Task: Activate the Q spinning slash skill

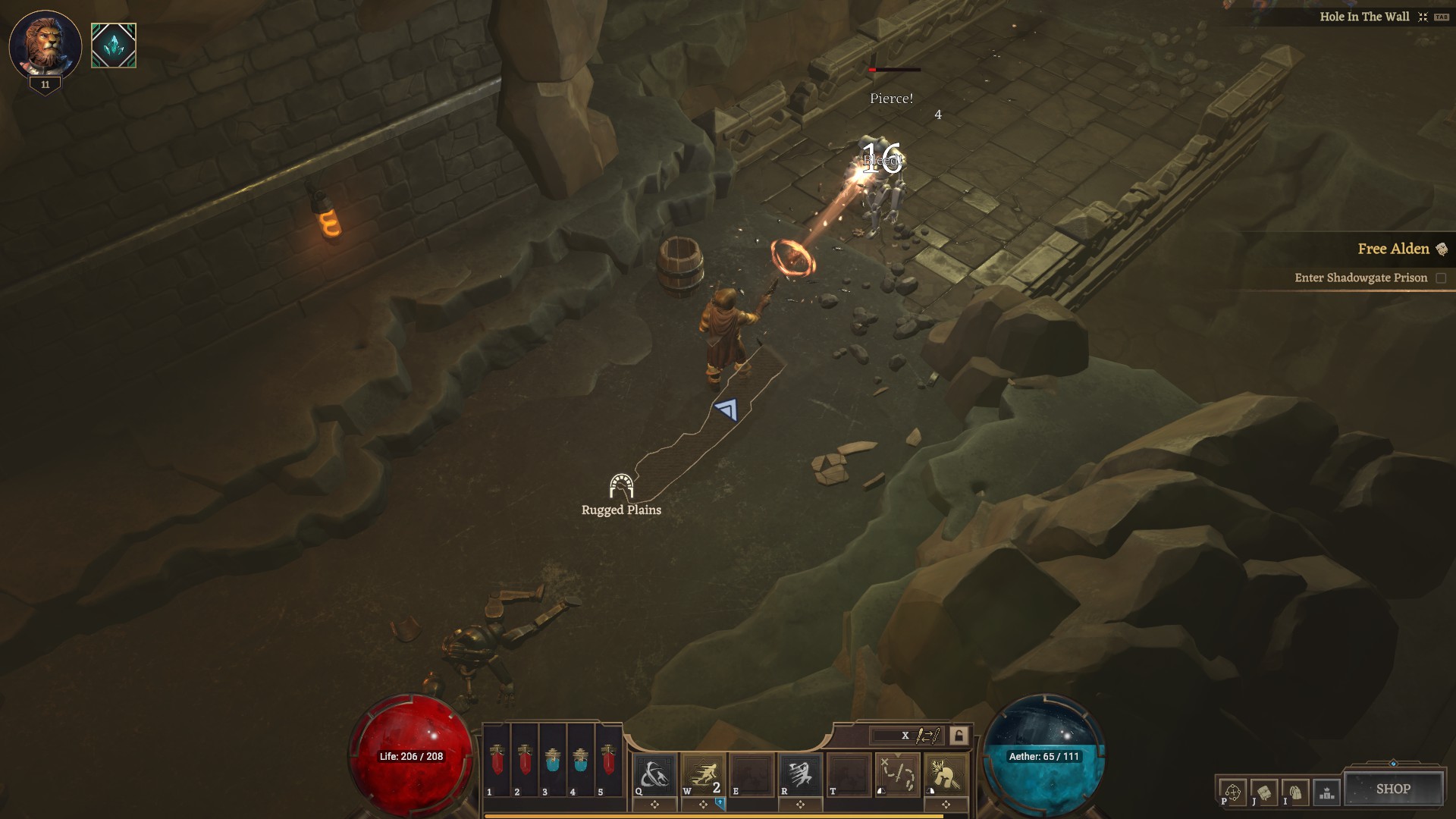Action: click(654, 775)
